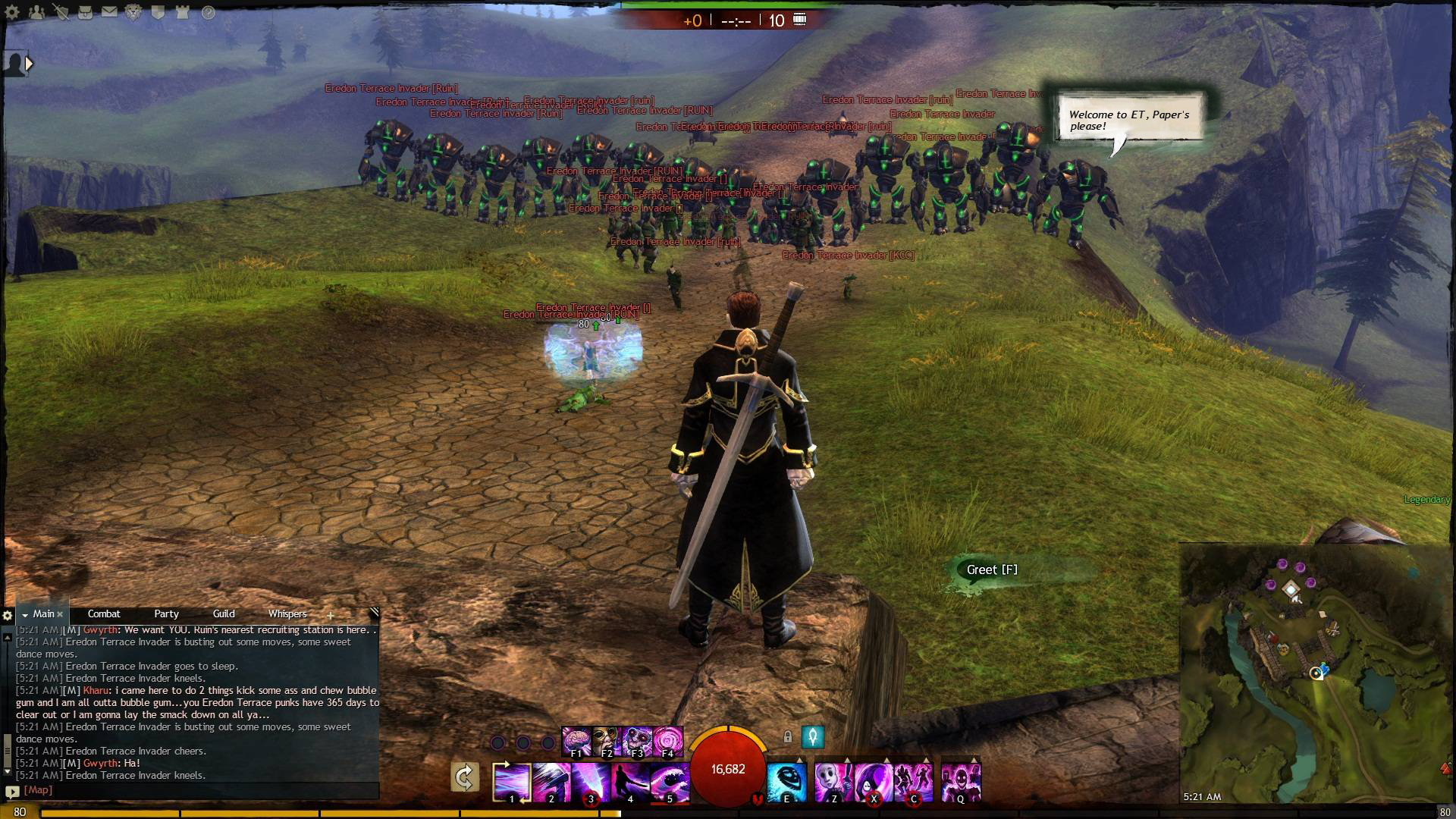Open the mail envelope icon
The height and width of the screenshot is (819, 1456).
[x=109, y=12]
